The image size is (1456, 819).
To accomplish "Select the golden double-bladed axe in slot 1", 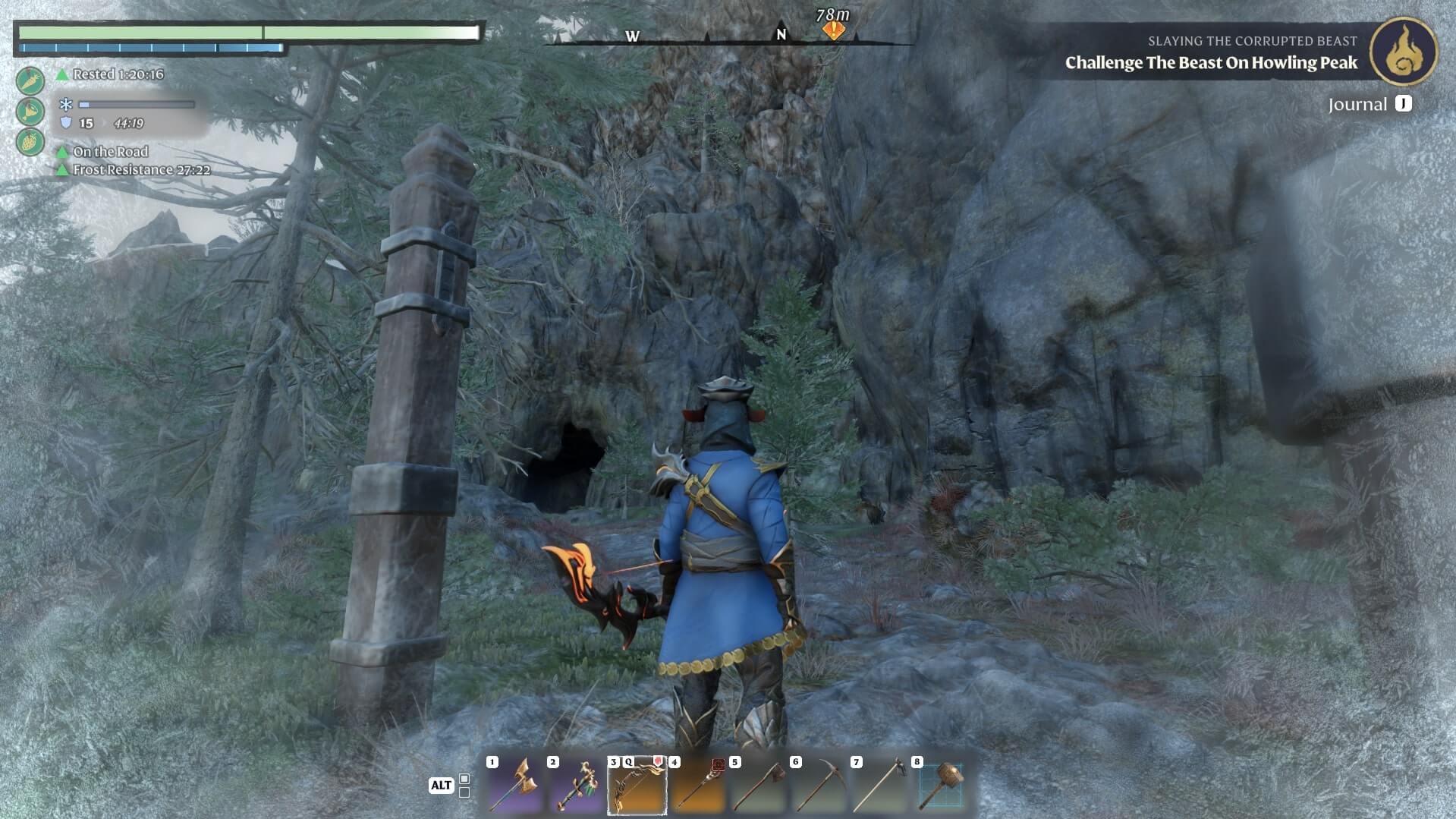I will point(515,786).
